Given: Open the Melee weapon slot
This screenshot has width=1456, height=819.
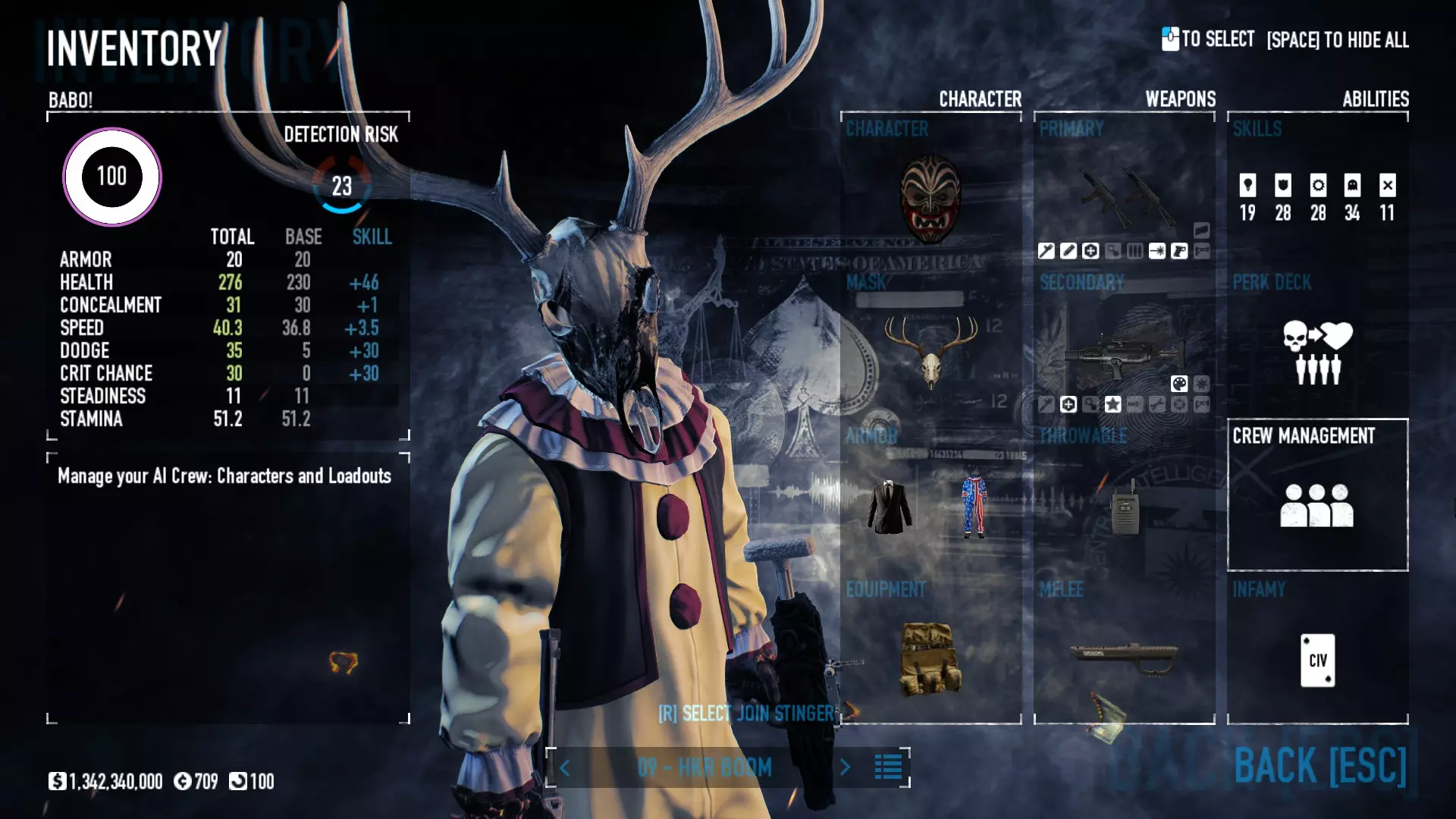Looking at the screenshot, I should click(x=1124, y=657).
